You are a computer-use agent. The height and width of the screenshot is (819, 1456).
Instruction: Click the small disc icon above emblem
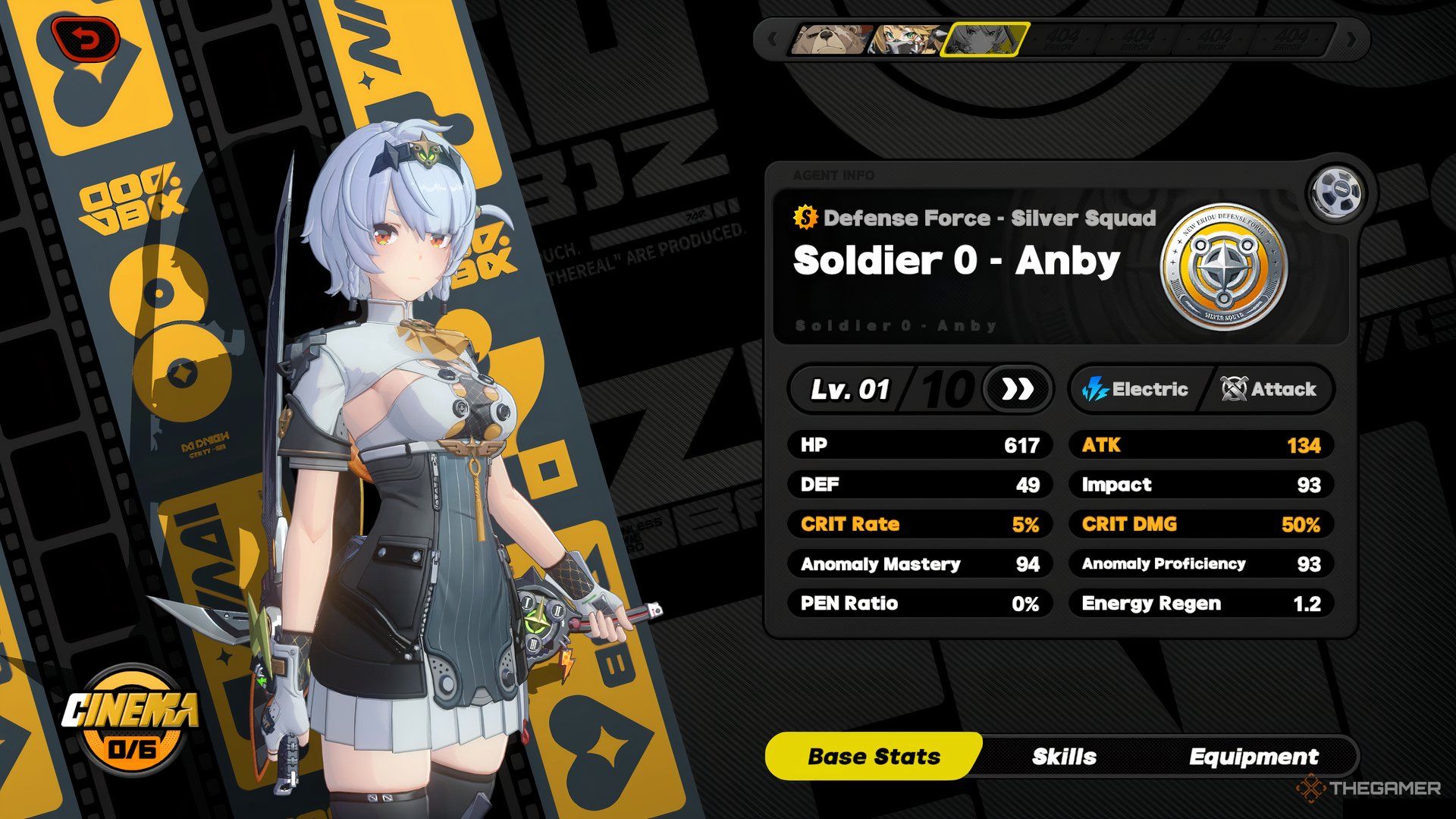1334,191
